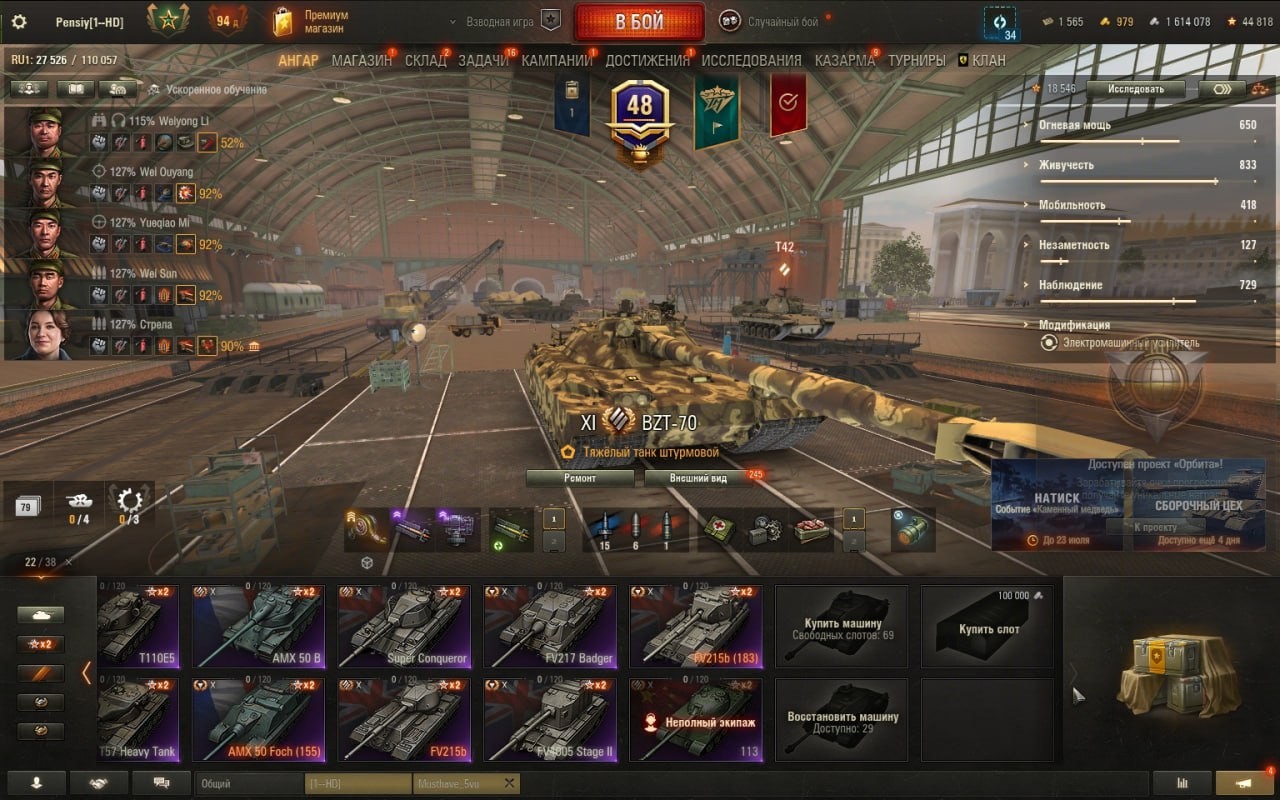Go to the ЗАДАЧИ tab
The height and width of the screenshot is (800, 1280).
[483, 60]
